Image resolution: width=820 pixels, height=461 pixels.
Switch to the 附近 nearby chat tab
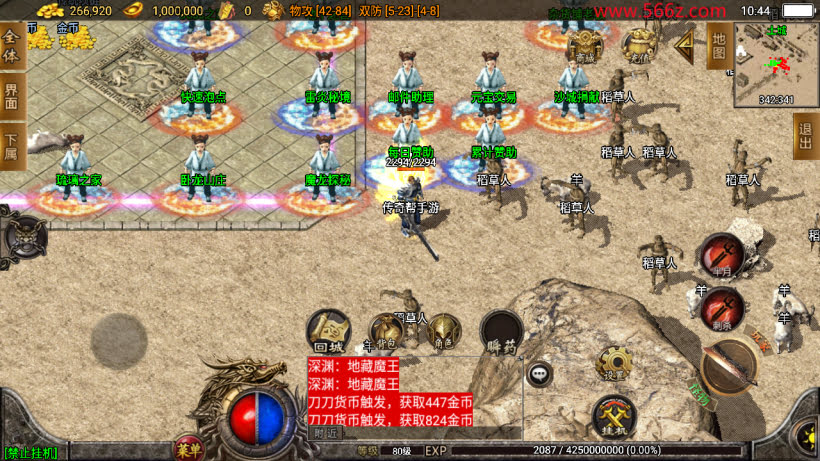[325, 433]
